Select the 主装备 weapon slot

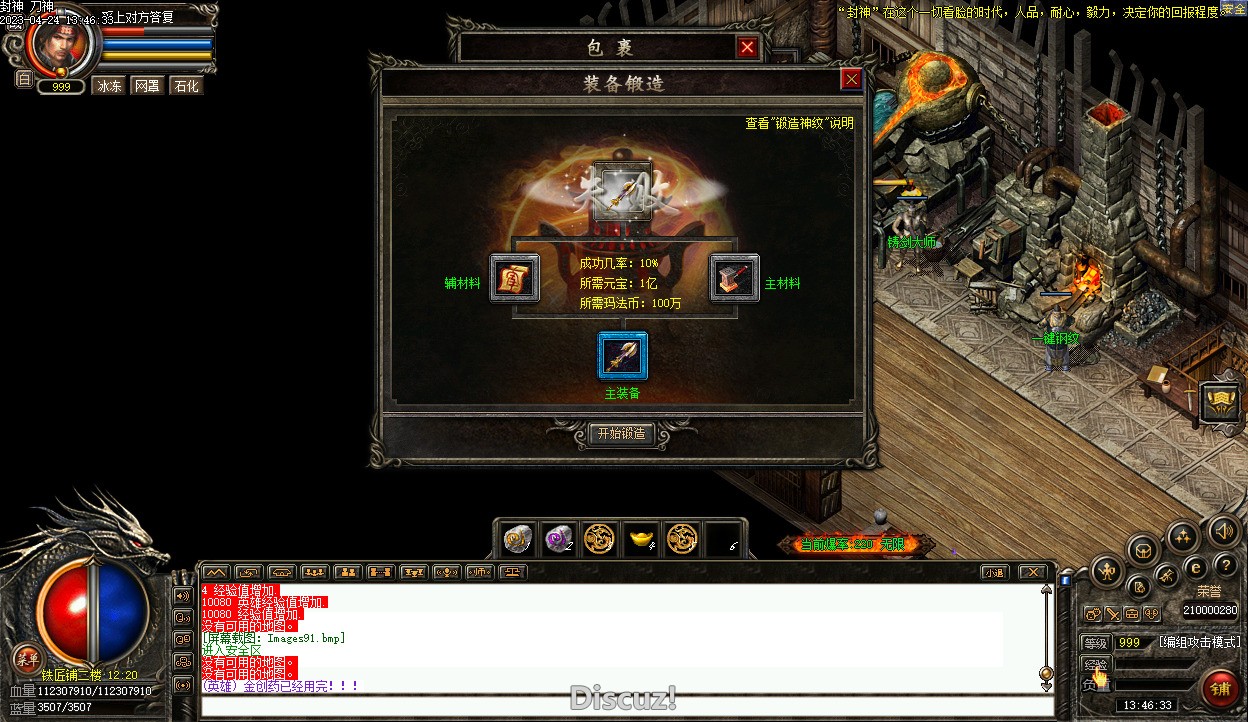click(623, 356)
